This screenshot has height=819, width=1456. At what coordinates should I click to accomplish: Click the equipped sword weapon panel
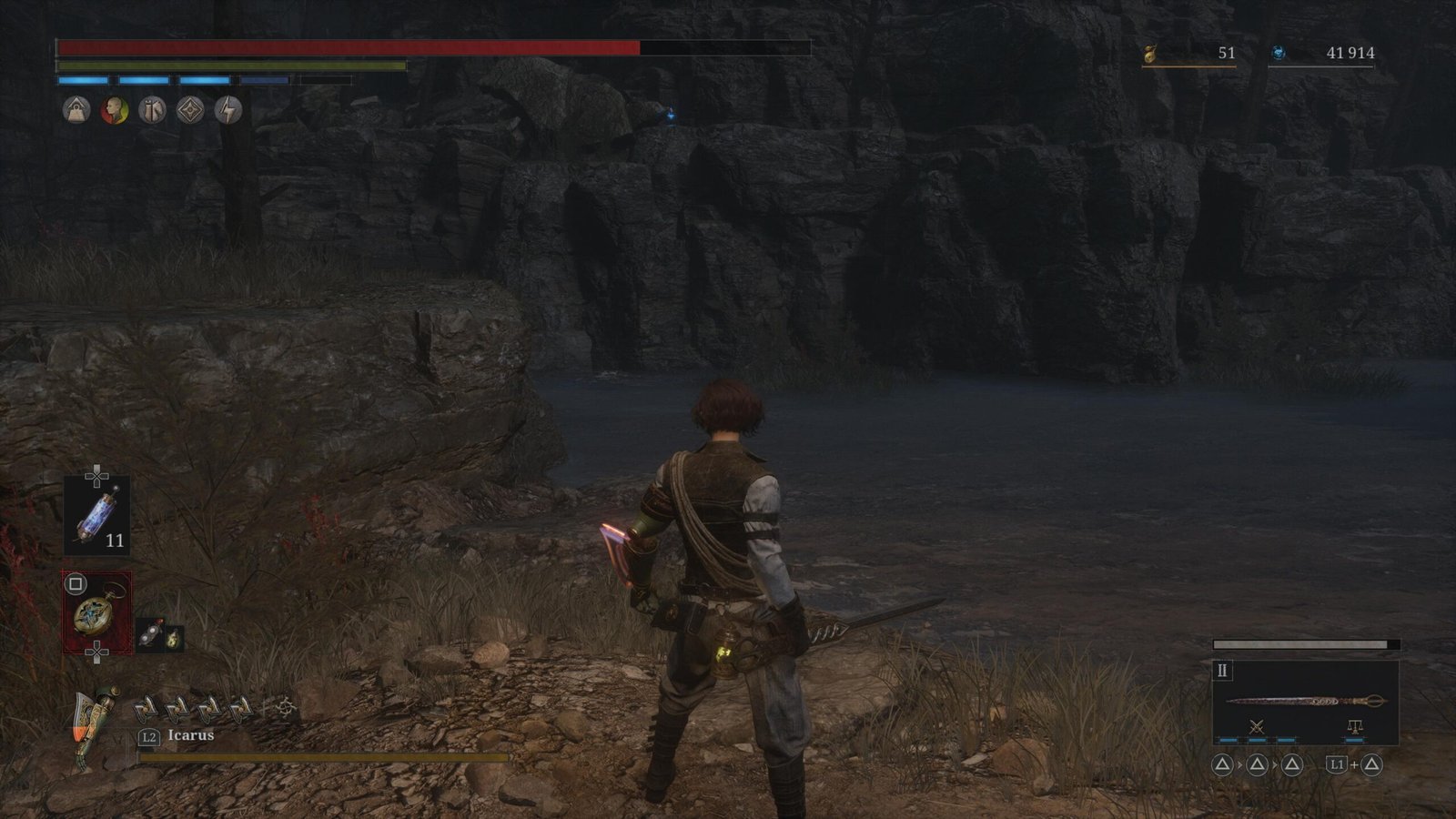point(1305,701)
